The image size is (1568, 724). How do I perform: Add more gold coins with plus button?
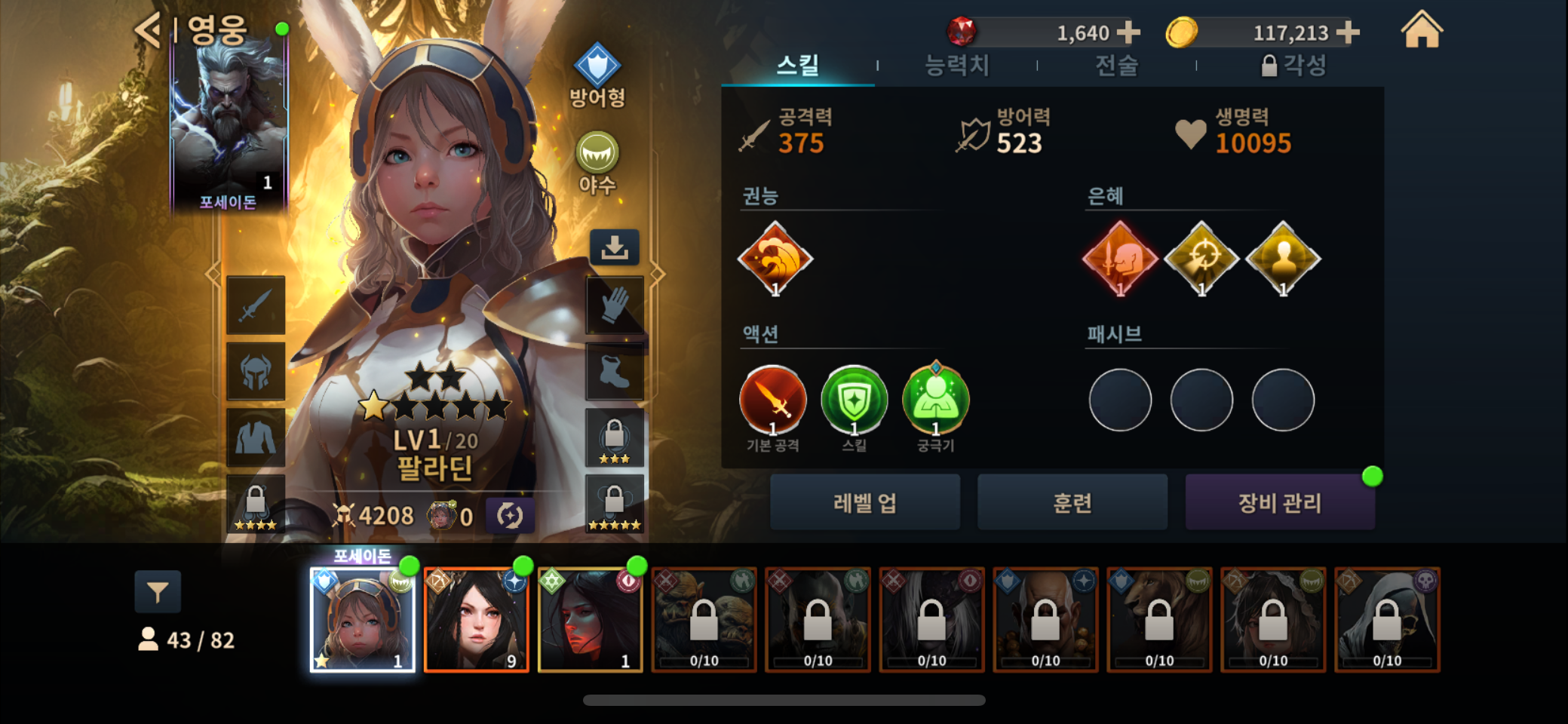pyautogui.click(x=1348, y=32)
